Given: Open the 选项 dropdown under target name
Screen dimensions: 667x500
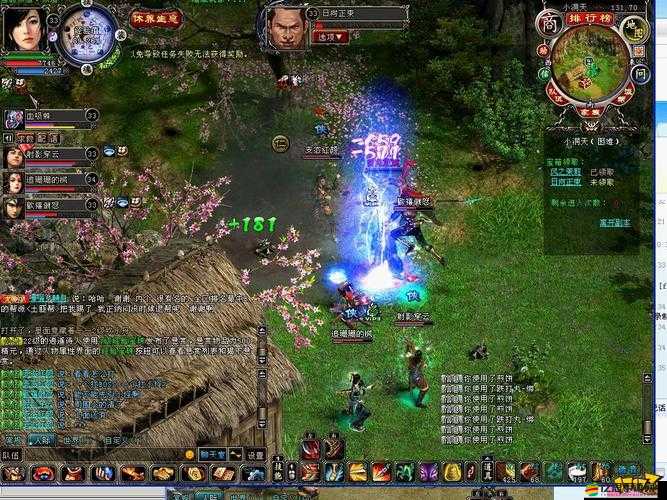Looking at the screenshot, I should pos(328,37).
